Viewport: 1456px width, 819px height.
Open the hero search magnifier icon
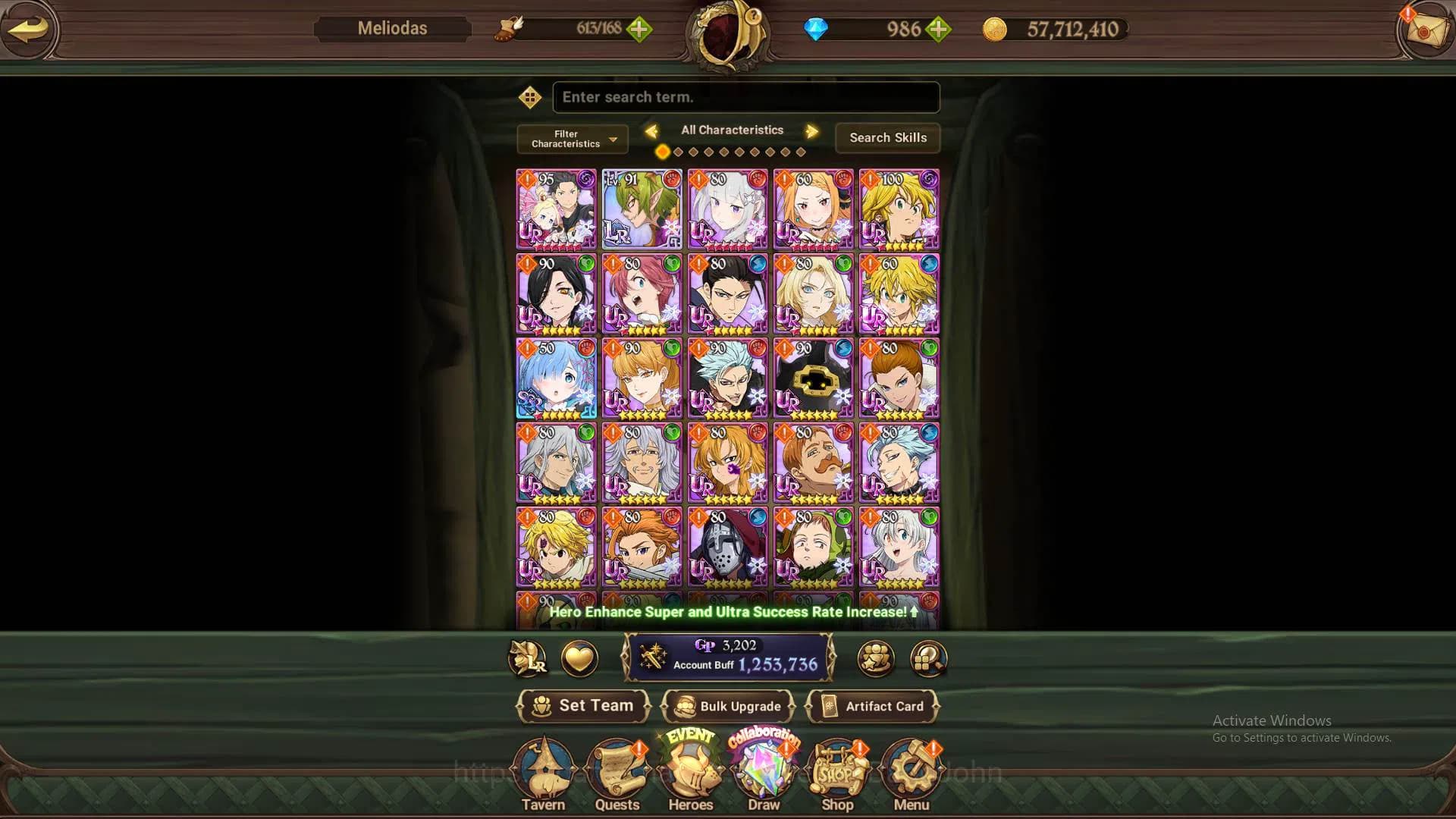pos(927,659)
